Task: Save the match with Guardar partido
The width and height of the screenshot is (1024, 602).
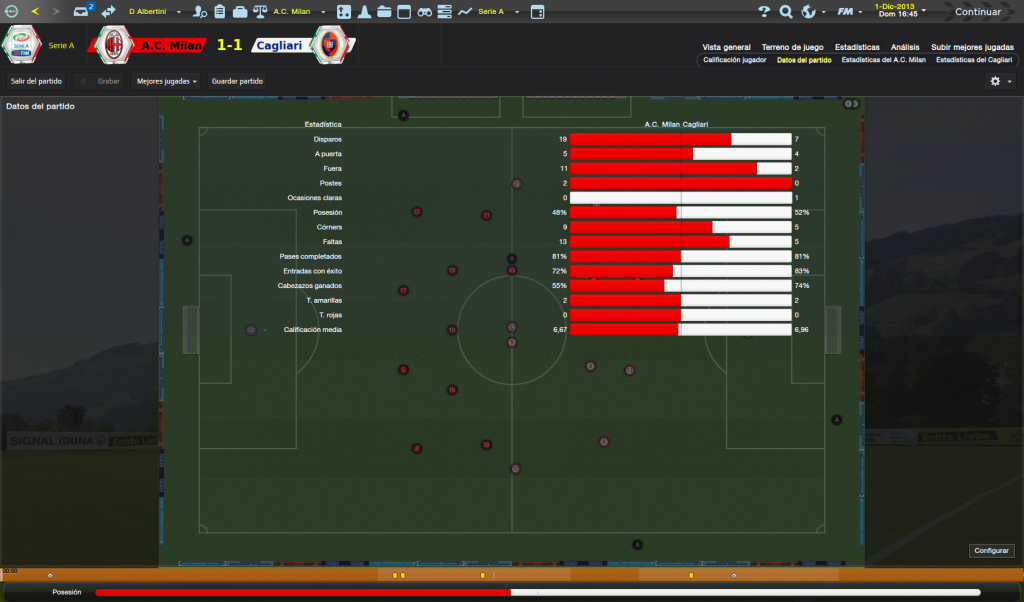Action: (x=238, y=81)
